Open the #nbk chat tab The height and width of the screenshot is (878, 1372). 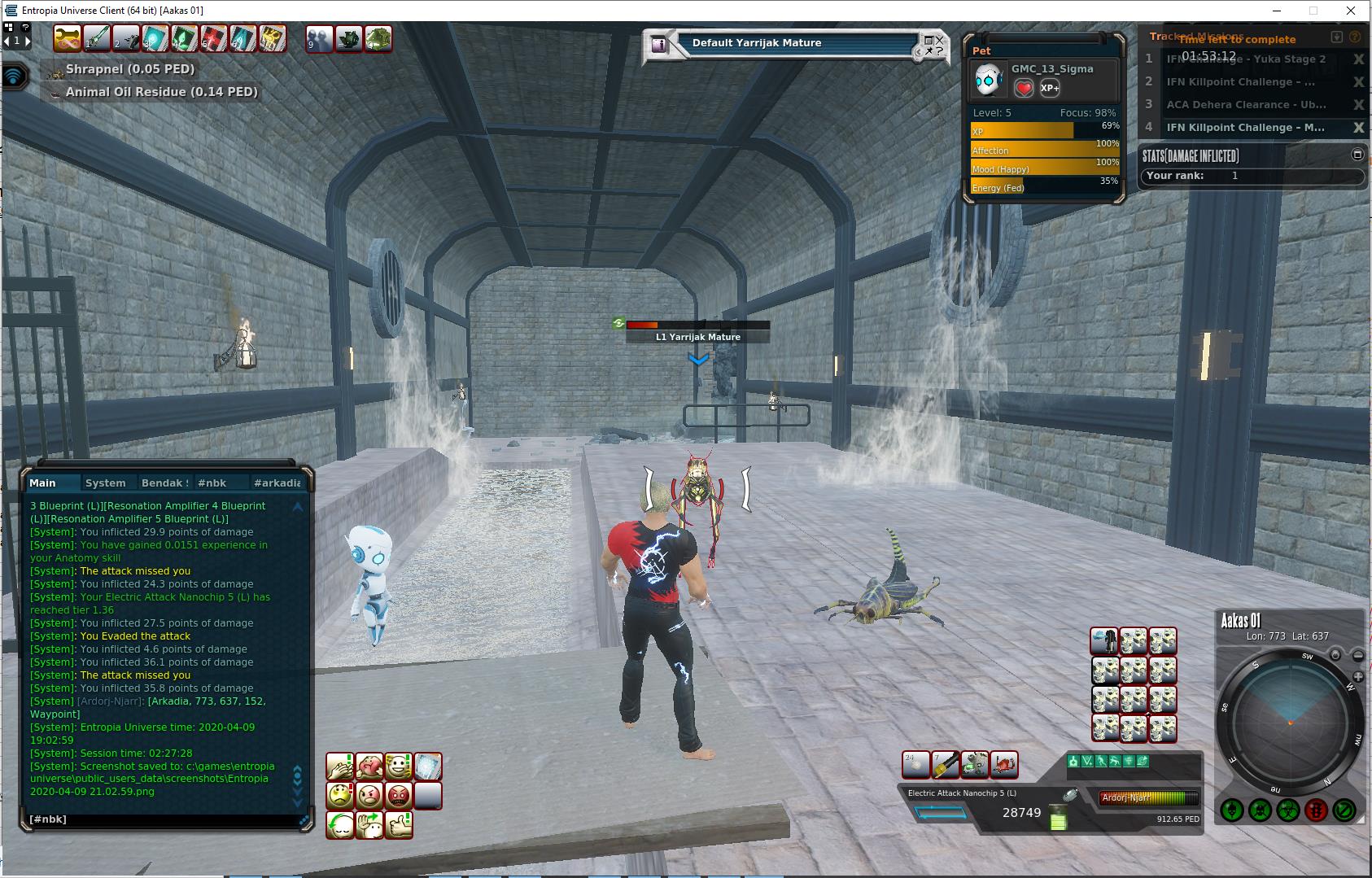(x=212, y=483)
